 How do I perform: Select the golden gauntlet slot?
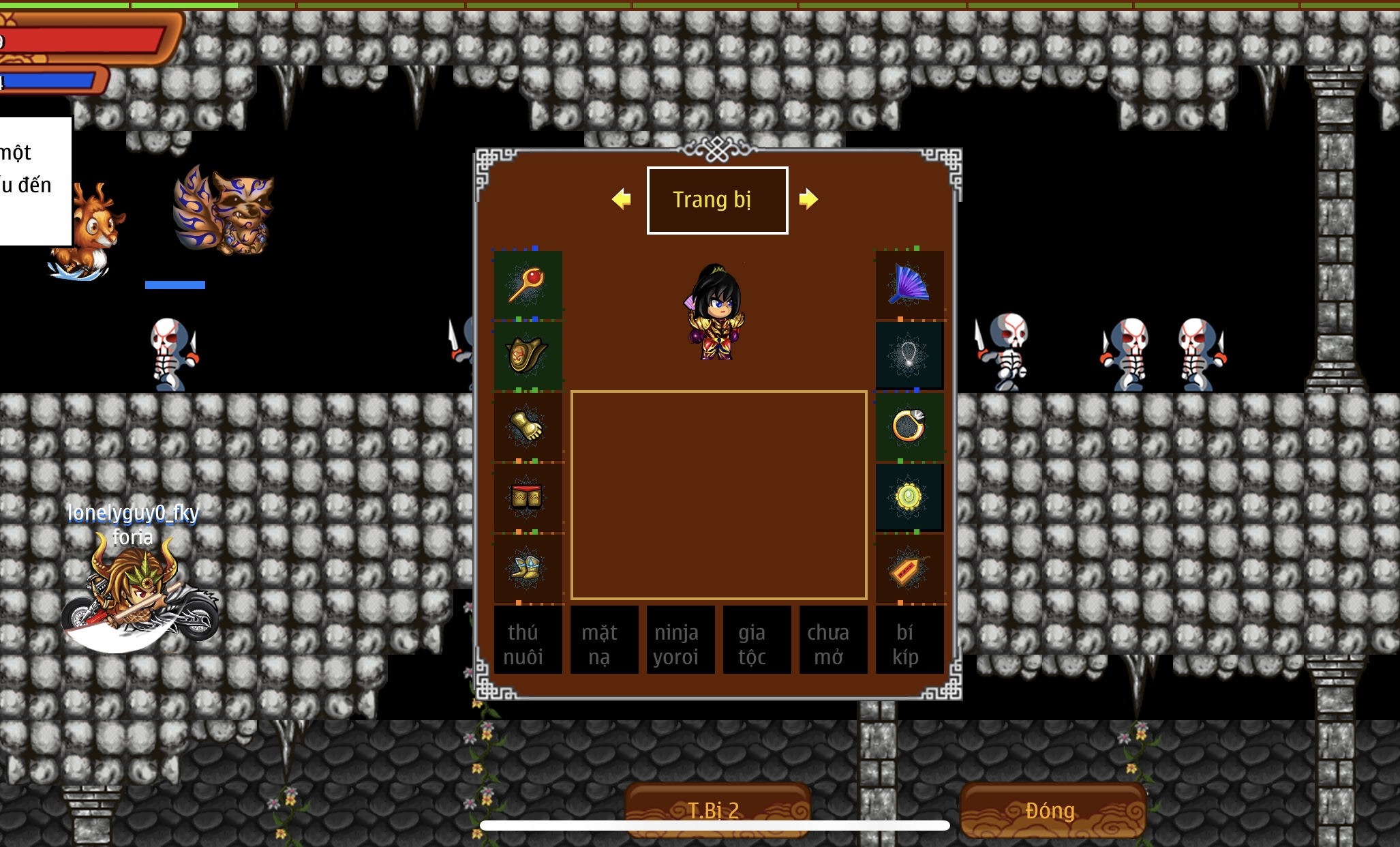[x=528, y=426]
